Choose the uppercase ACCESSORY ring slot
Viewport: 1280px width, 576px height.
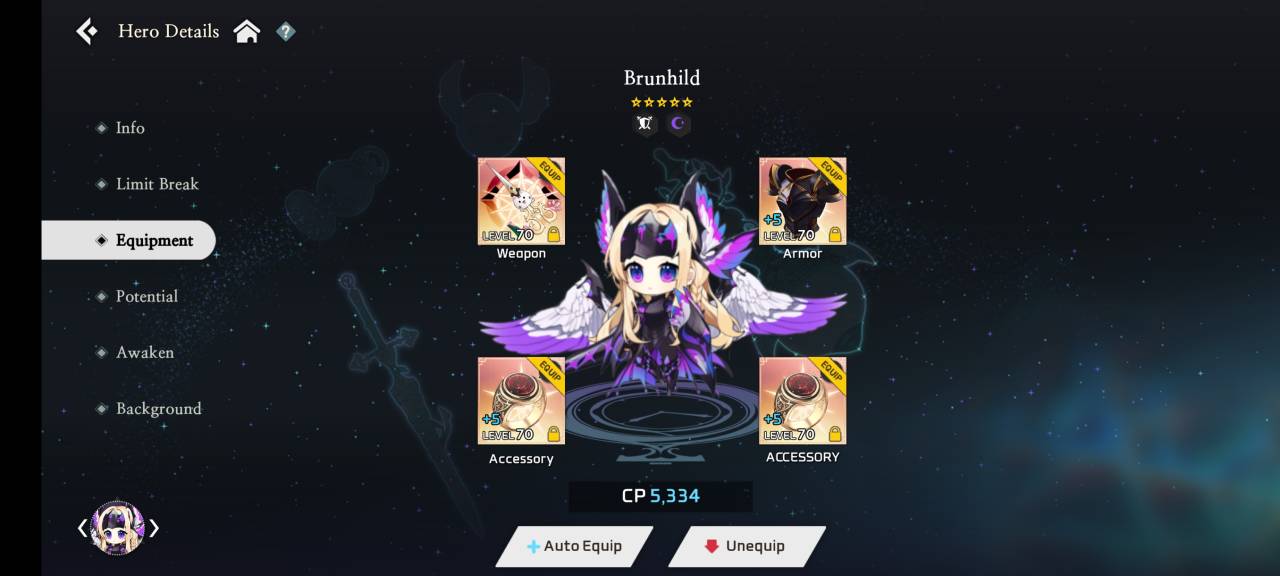click(x=802, y=400)
